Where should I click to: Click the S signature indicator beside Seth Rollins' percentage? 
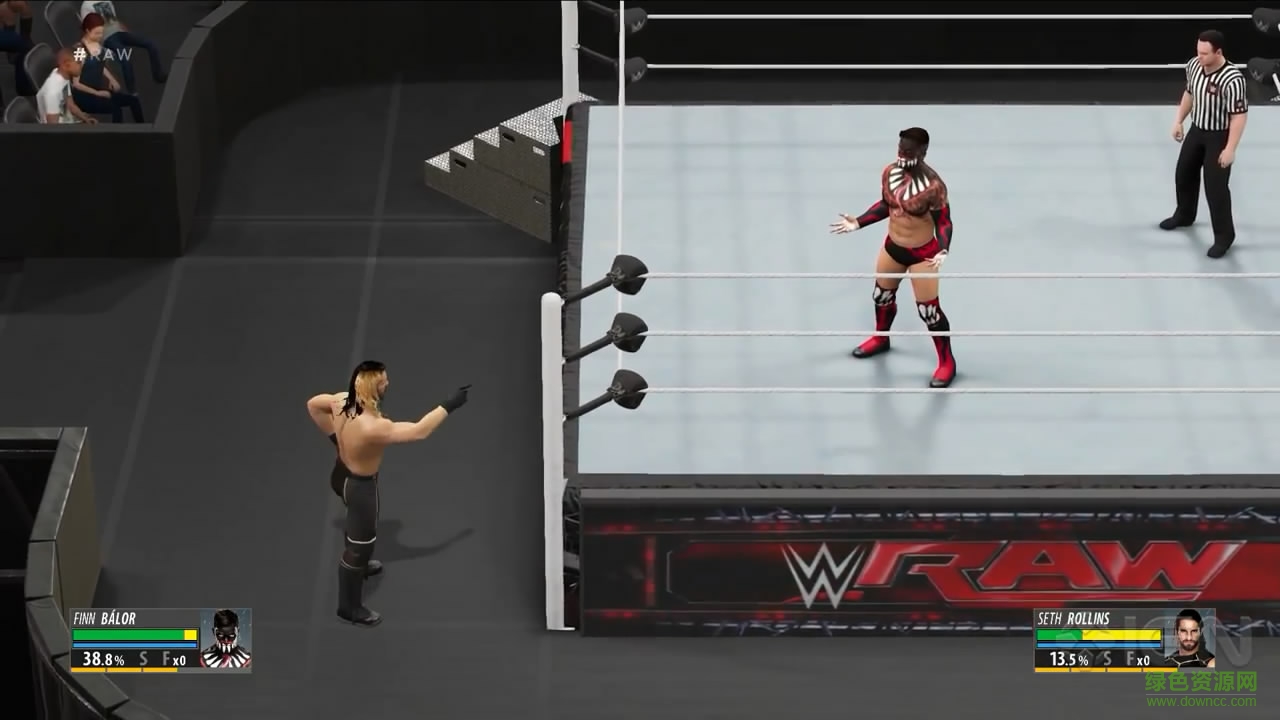click(1107, 659)
